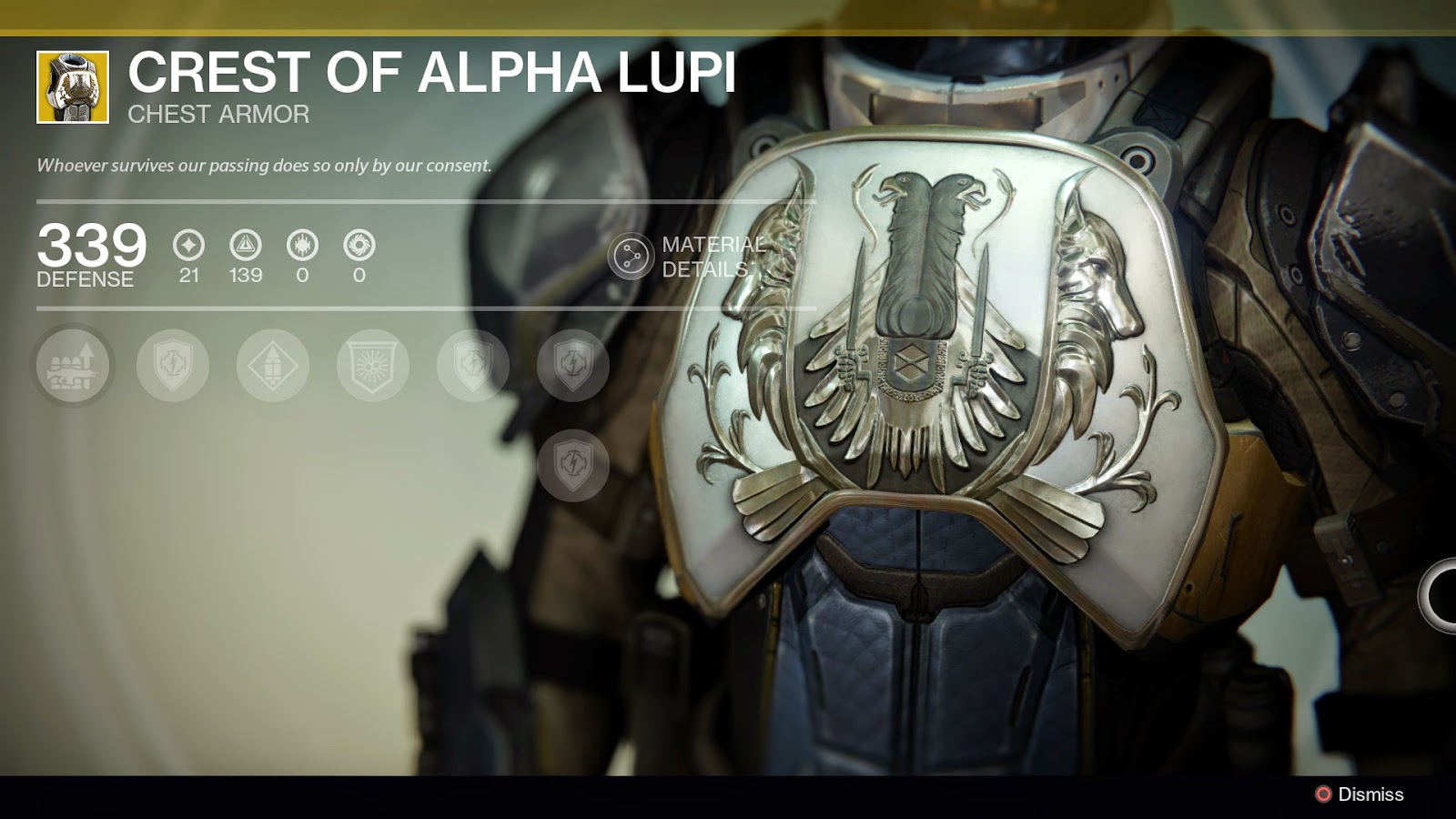1456x819 pixels.
Task: Click the Material Details node icon
Action: 632,256
